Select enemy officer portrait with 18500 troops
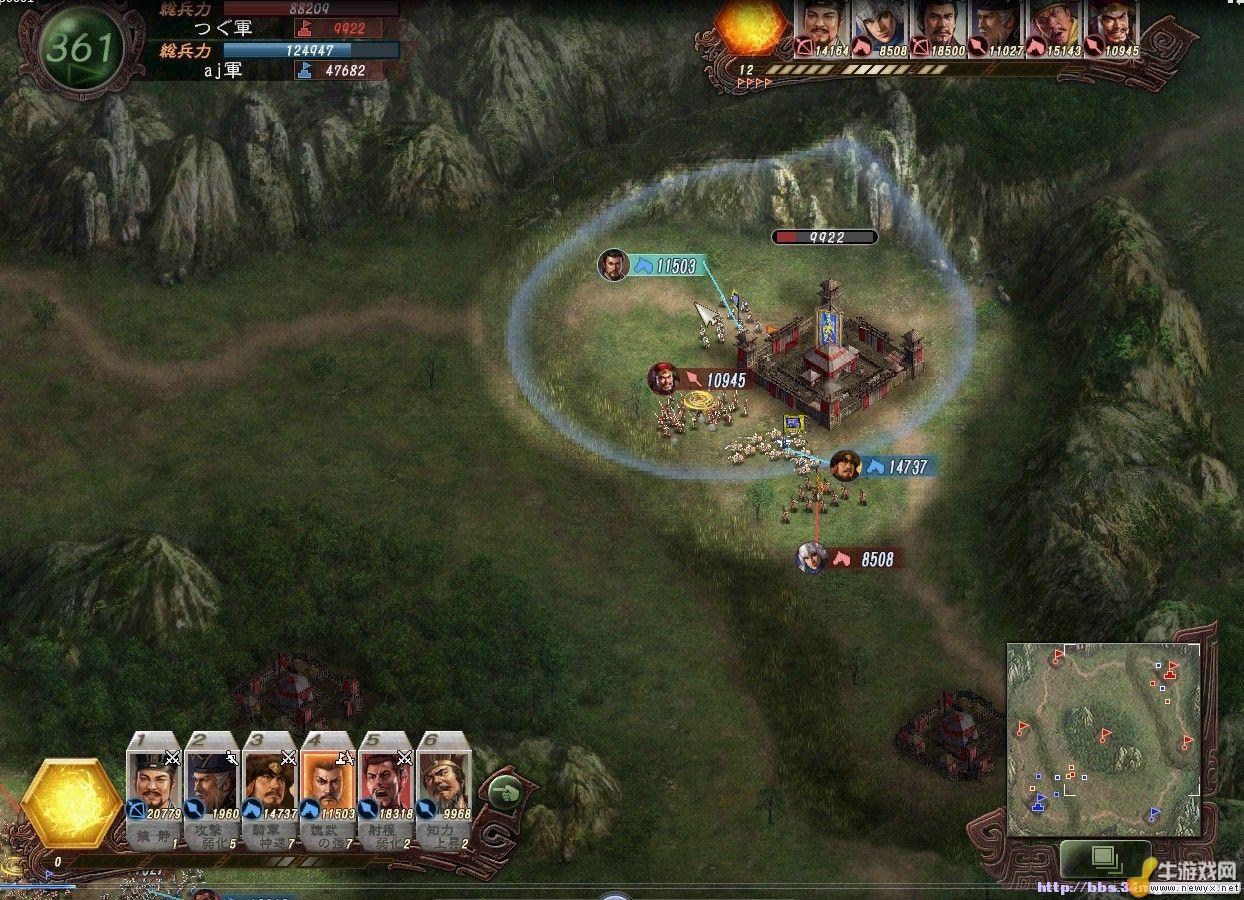This screenshot has height=900, width=1244. (x=938, y=29)
